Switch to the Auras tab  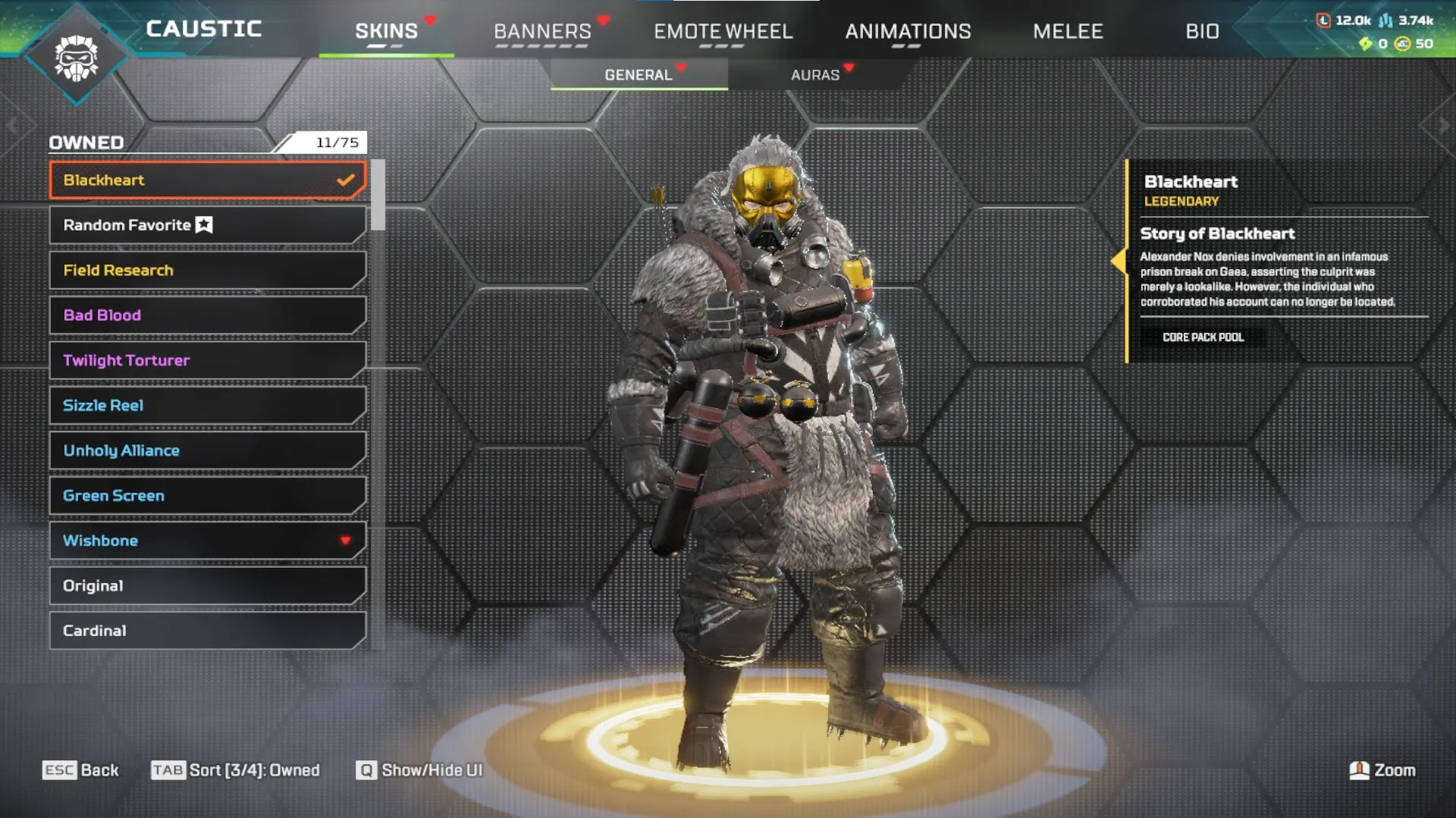[x=814, y=74]
